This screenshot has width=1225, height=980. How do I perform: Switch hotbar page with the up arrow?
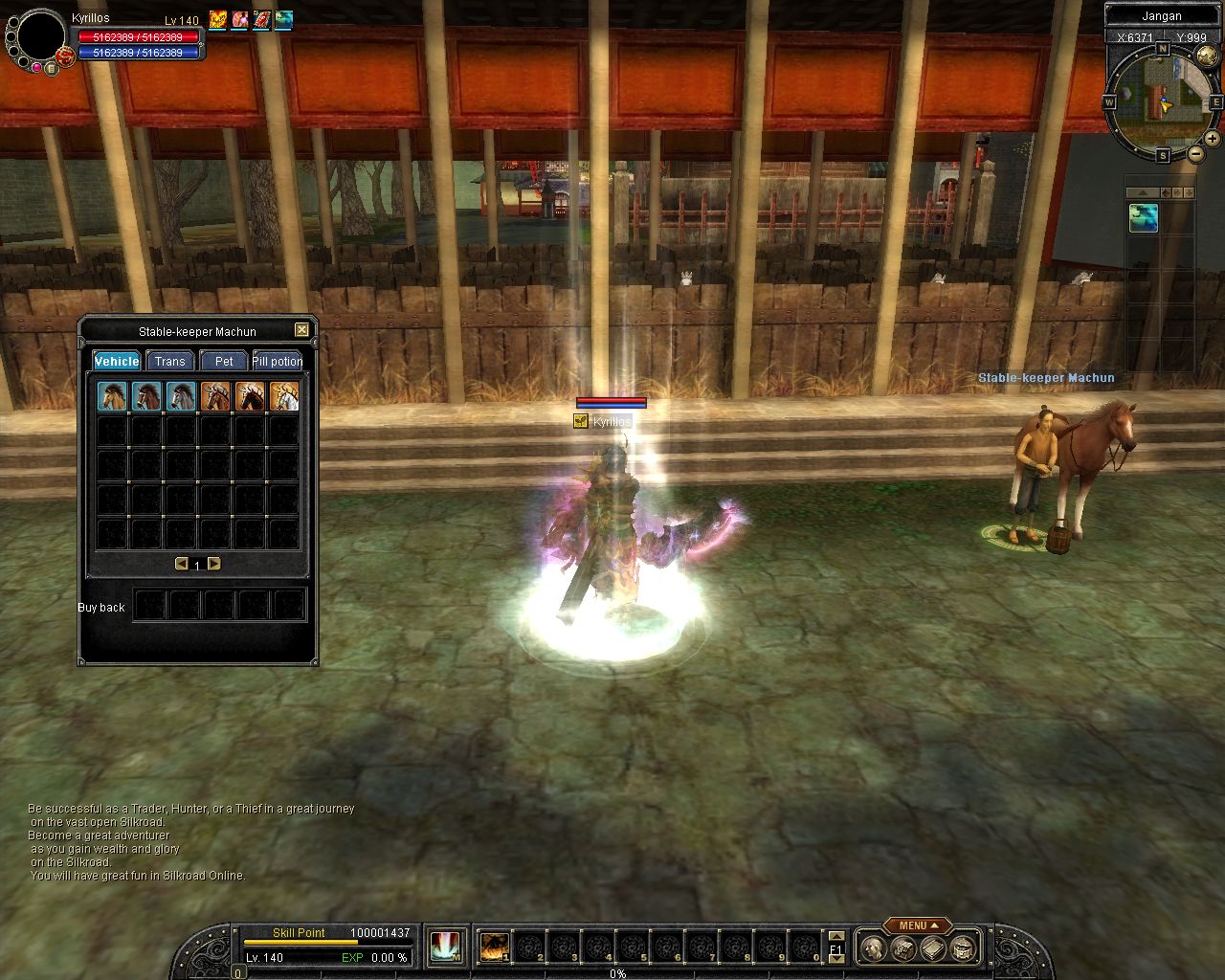835,937
